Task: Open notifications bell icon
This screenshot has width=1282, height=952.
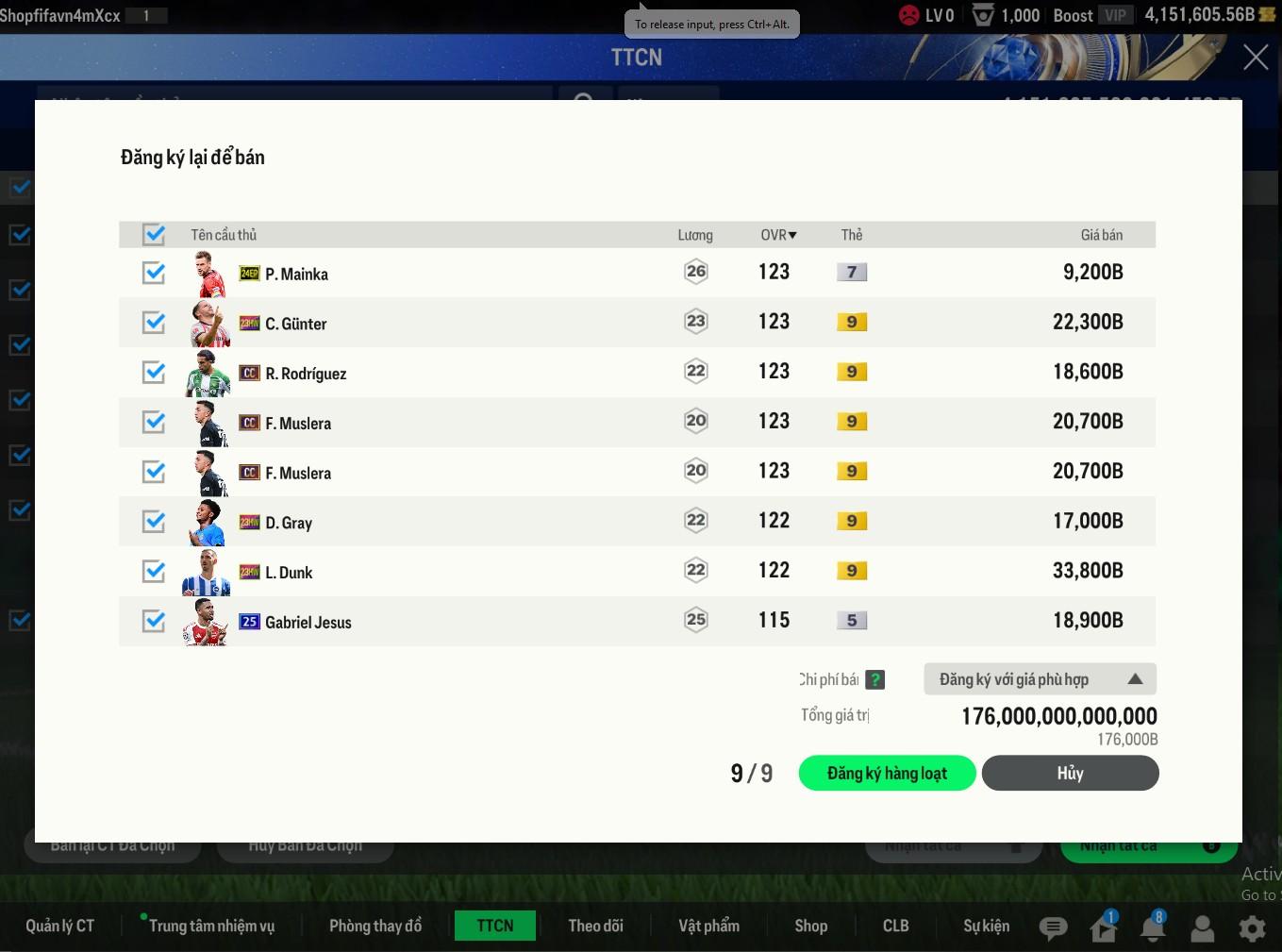Action: 1152,928
